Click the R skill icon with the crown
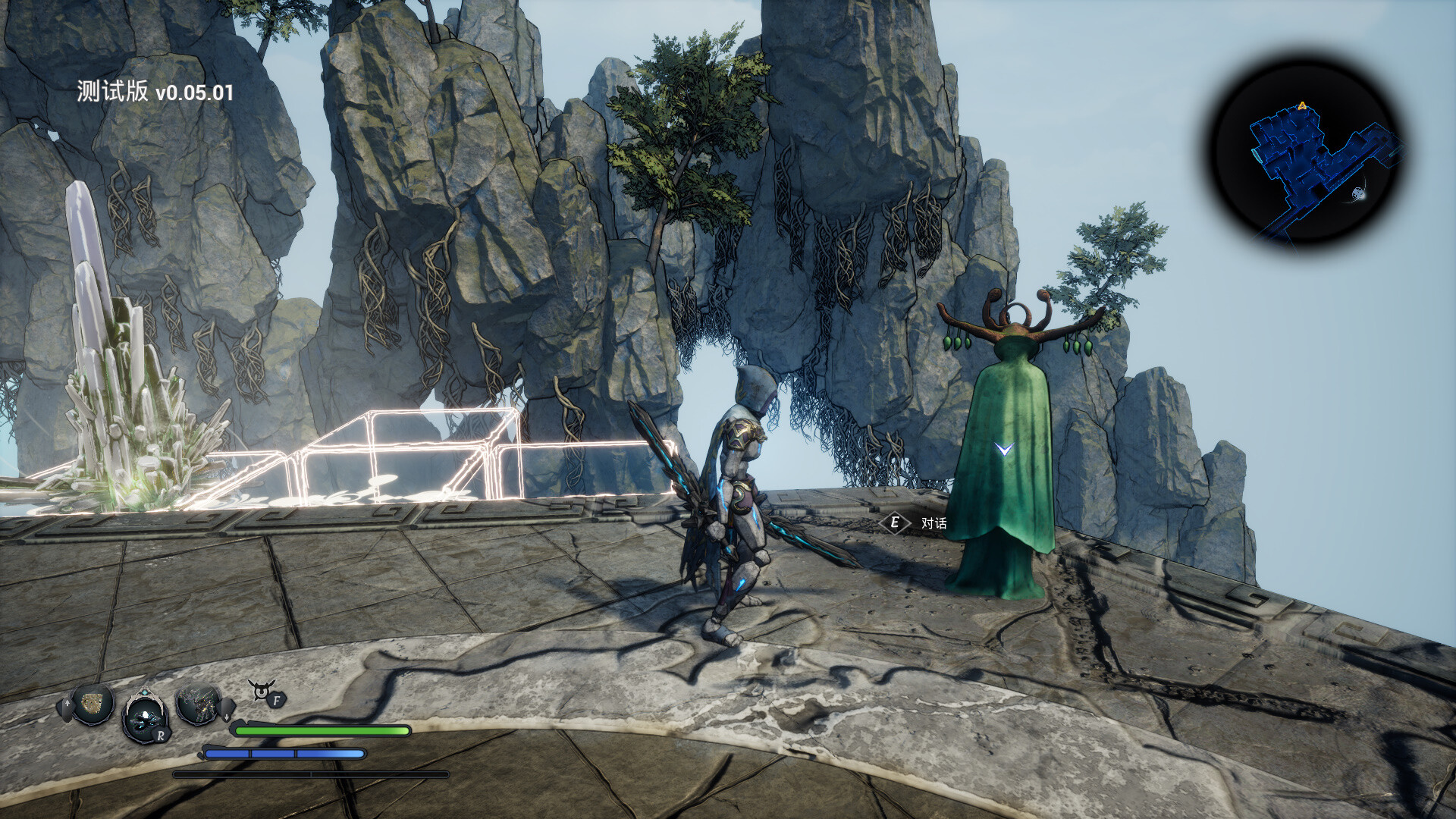Image resolution: width=1456 pixels, height=819 pixels. (145, 716)
